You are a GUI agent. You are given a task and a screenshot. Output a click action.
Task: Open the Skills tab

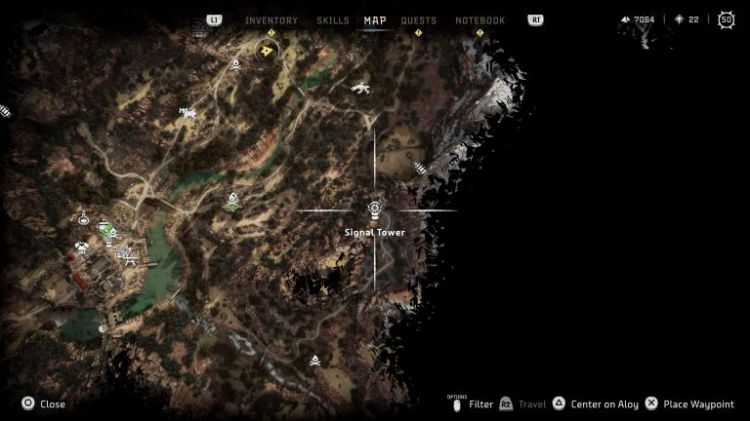[332, 20]
